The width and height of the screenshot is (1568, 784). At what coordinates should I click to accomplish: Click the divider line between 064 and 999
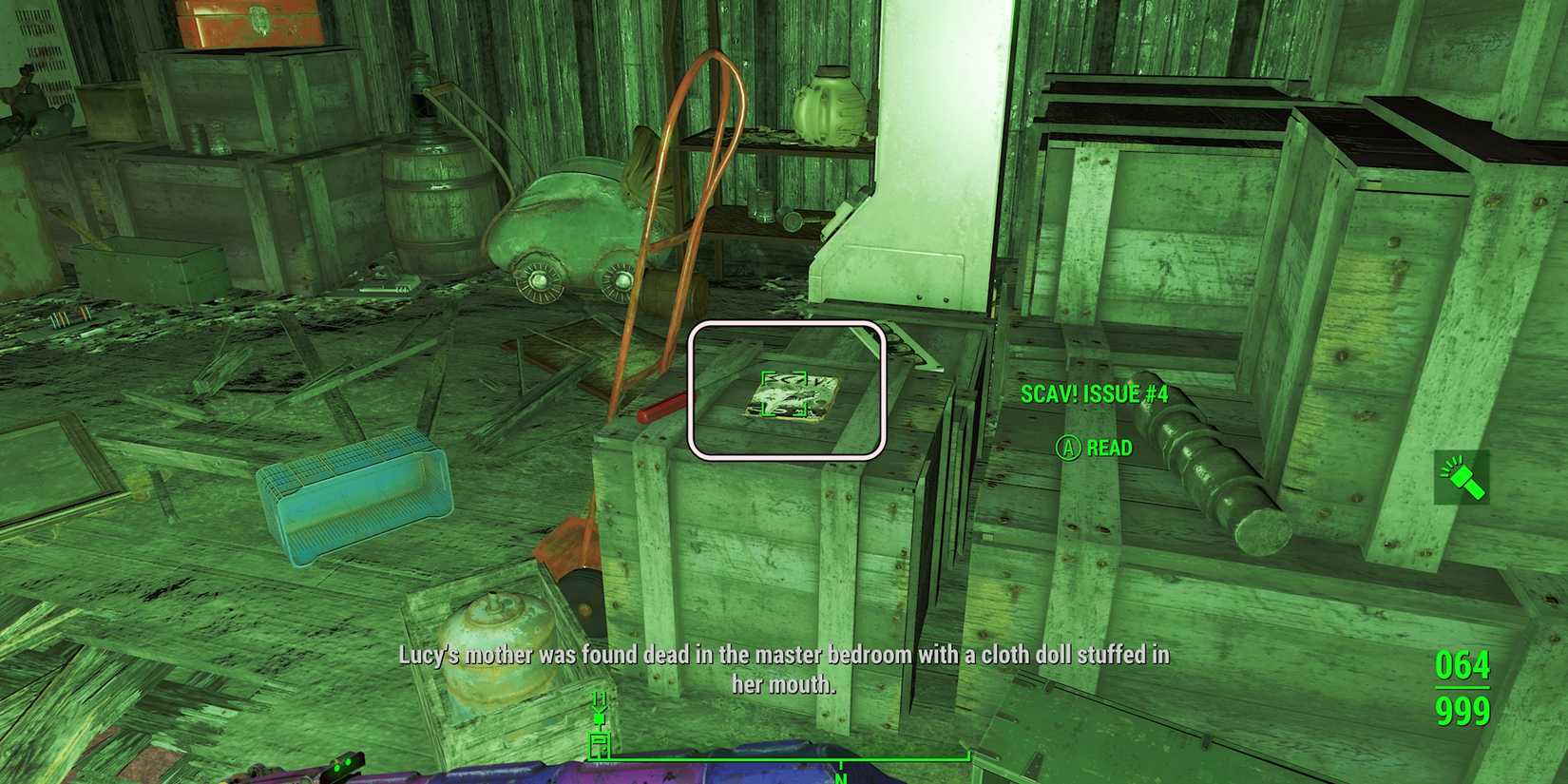(1463, 687)
